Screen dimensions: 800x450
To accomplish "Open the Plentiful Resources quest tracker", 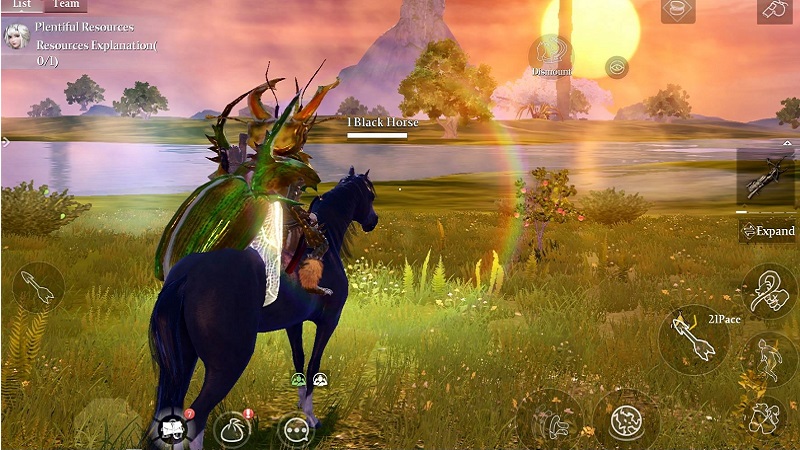I will click(x=95, y=44).
